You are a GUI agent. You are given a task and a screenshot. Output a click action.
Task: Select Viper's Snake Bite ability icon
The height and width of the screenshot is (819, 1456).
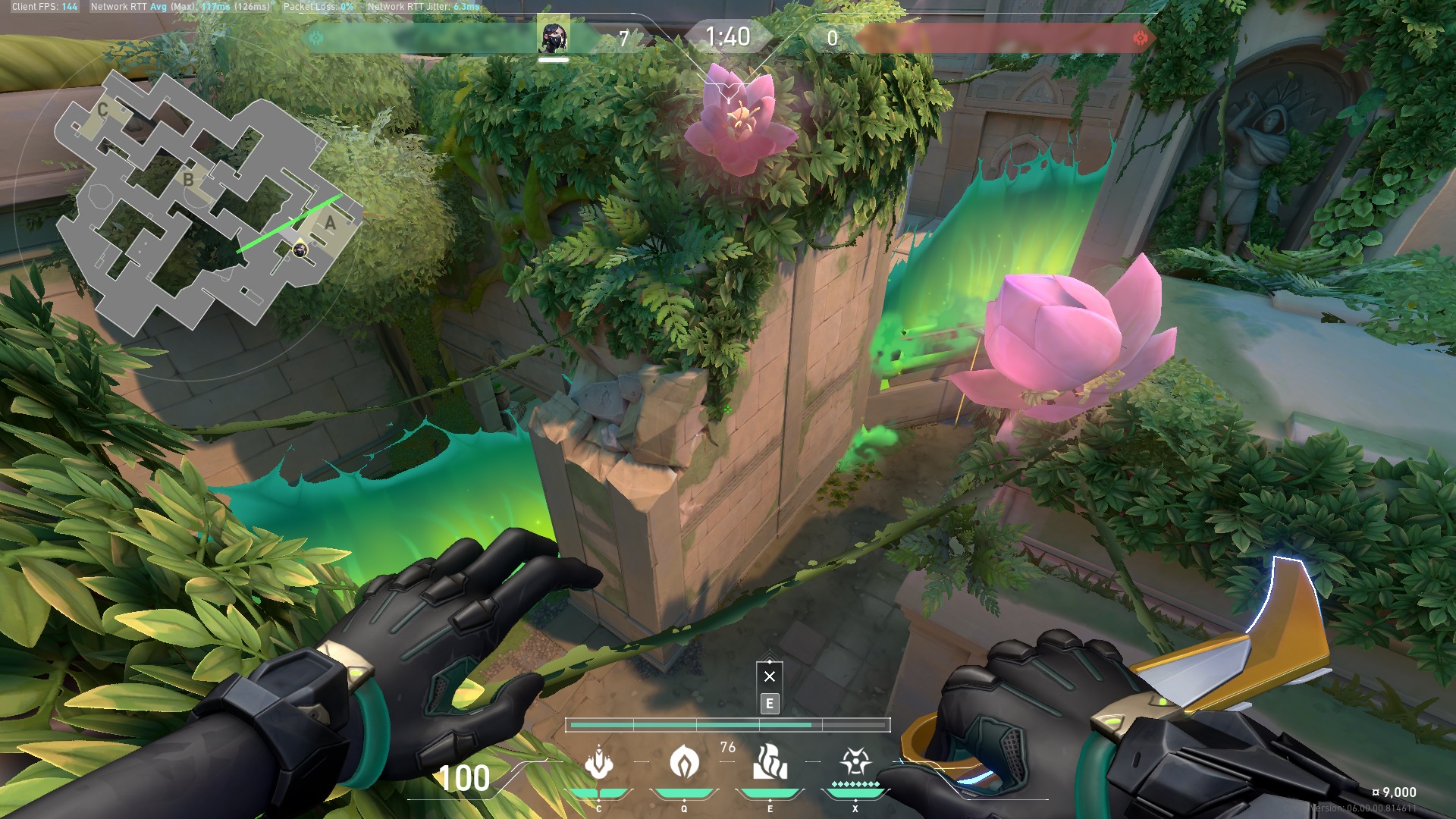(x=600, y=759)
